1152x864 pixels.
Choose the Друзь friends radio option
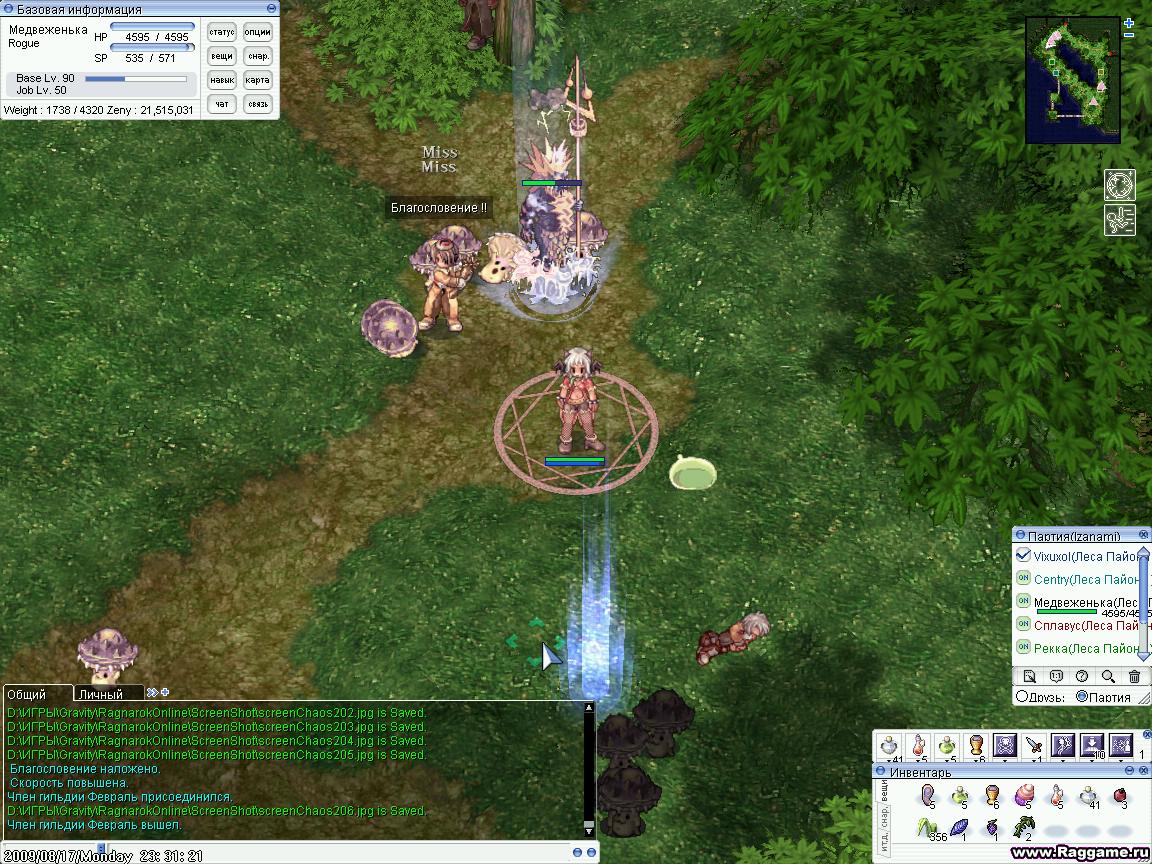coord(1022,697)
